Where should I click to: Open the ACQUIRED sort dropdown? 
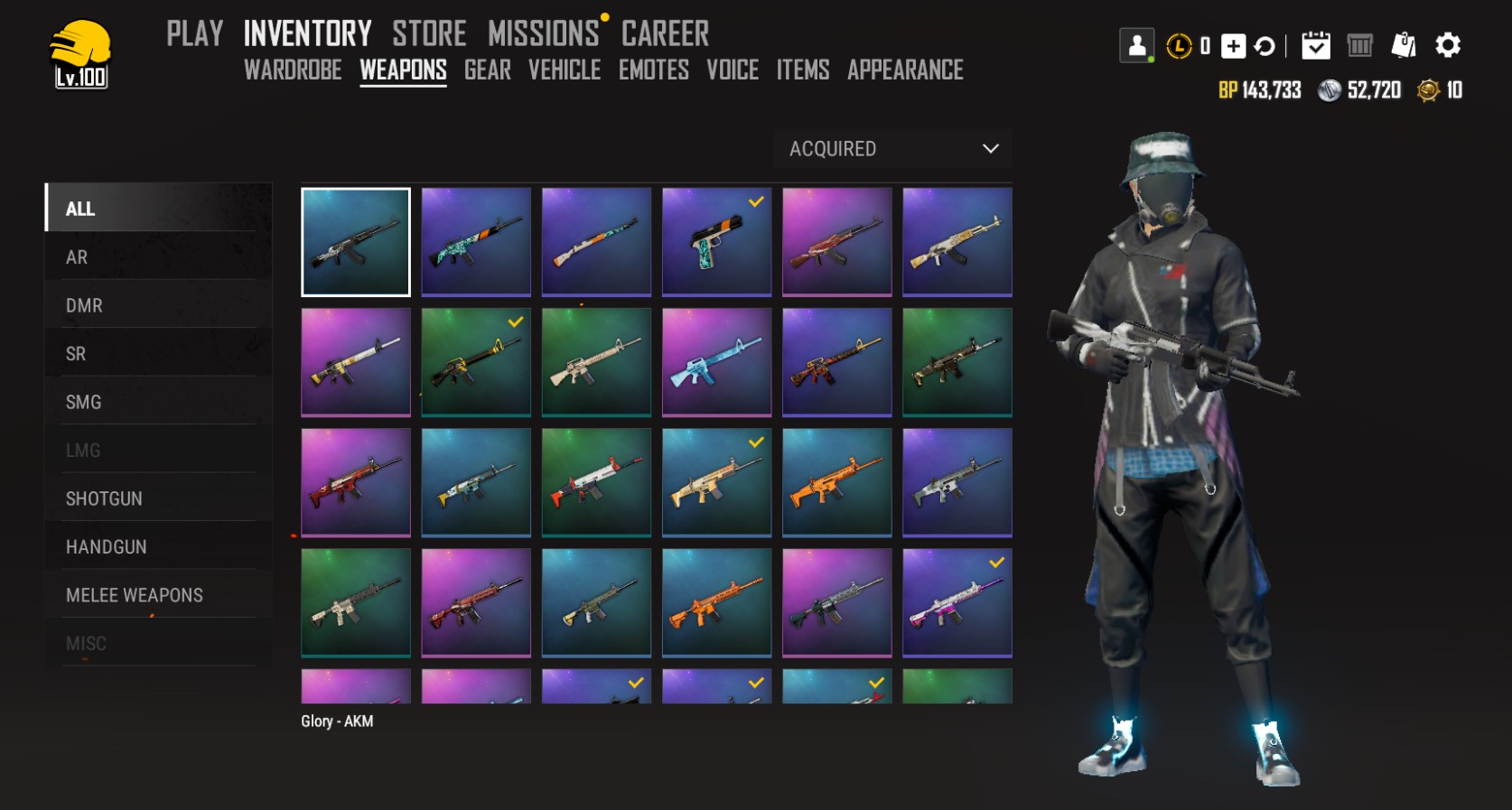[892, 149]
